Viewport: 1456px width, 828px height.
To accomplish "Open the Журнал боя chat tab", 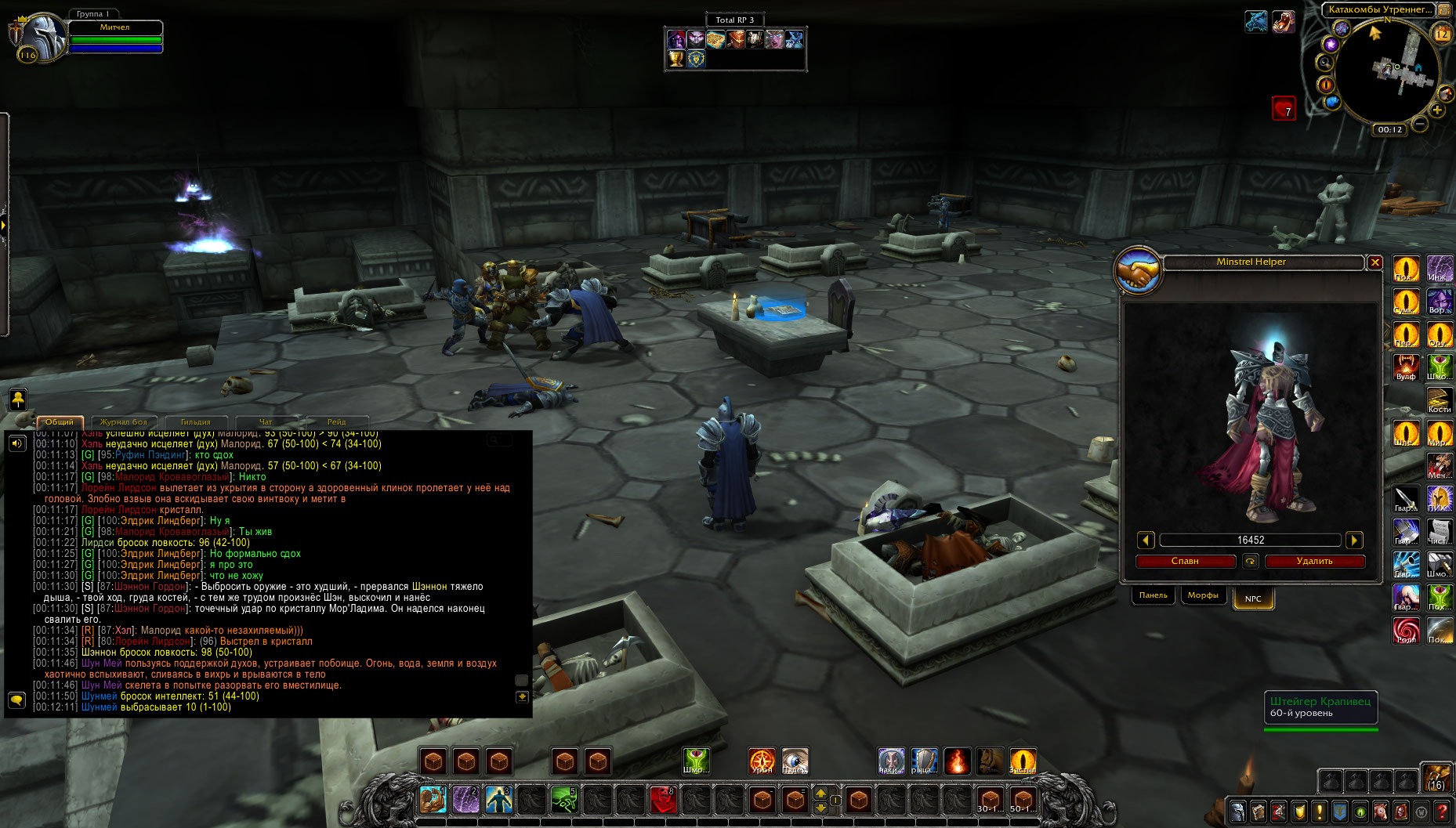I will tap(124, 422).
